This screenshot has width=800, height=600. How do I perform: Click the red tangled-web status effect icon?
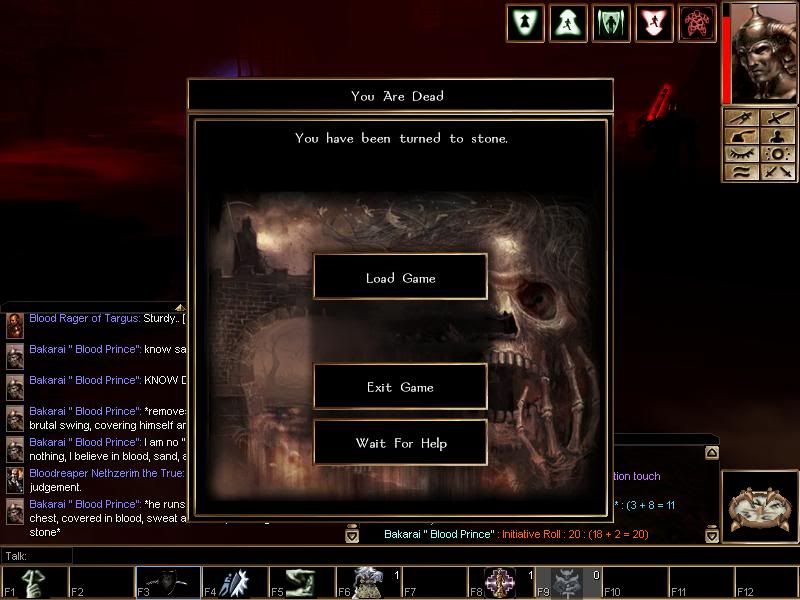pyautogui.click(x=697, y=24)
